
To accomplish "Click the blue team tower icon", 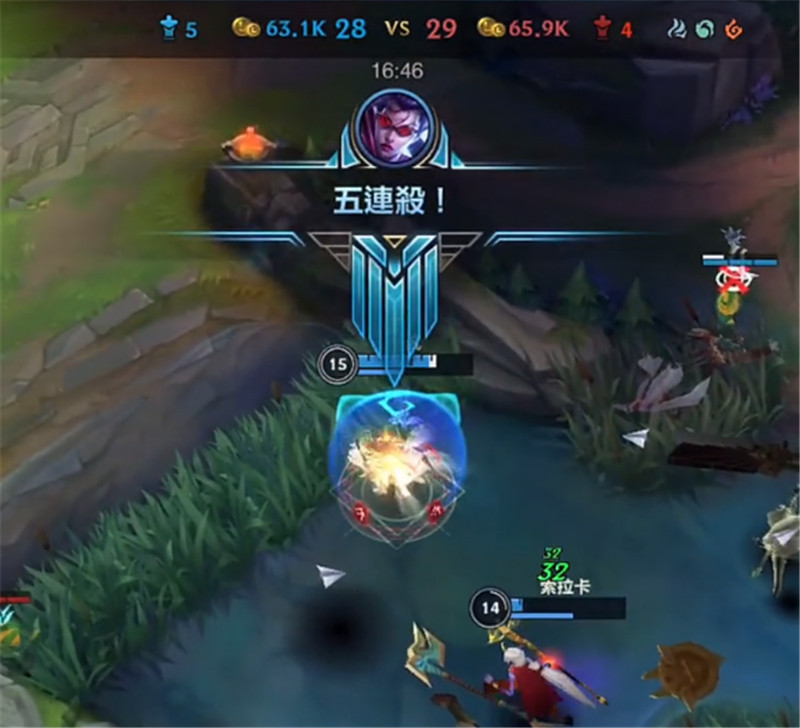I will (167, 29).
